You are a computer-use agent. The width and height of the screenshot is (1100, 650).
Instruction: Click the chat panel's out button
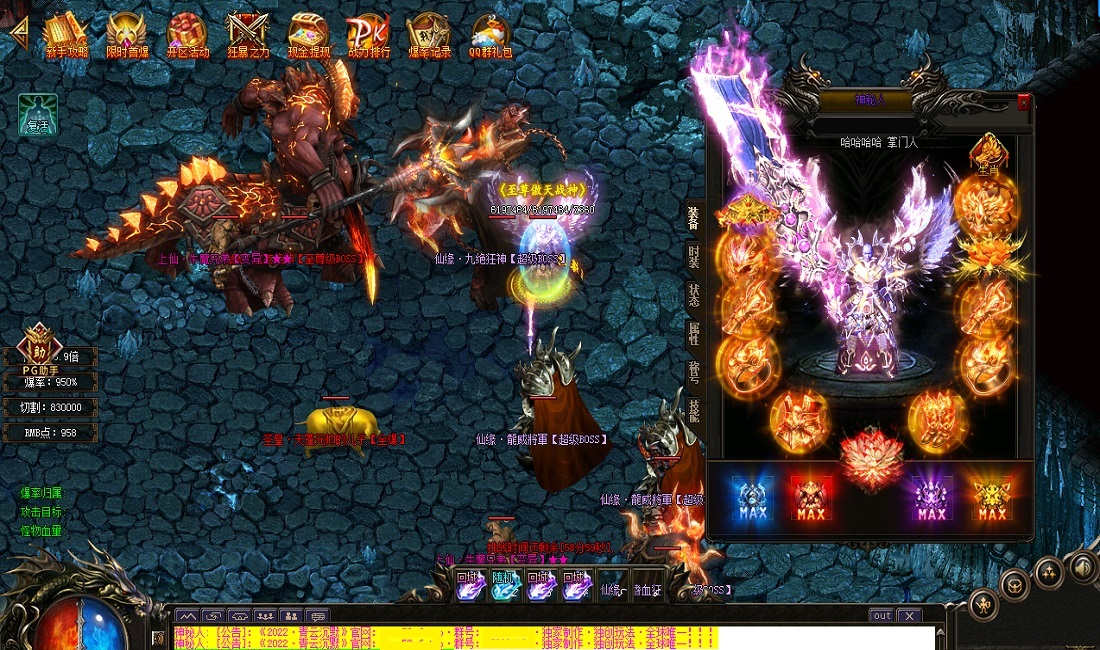(881, 616)
